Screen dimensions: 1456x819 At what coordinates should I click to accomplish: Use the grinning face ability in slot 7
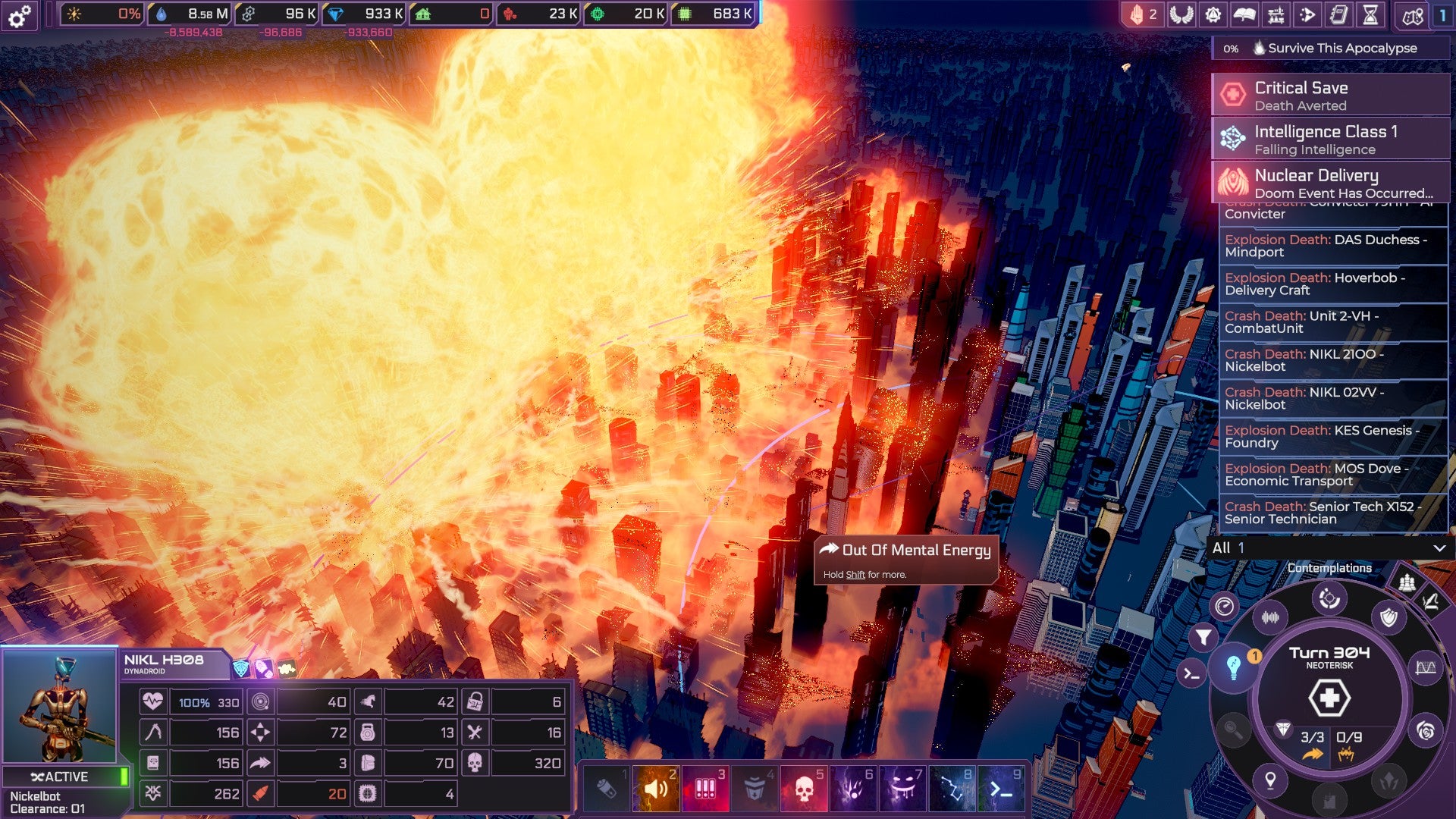[x=902, y=789]
